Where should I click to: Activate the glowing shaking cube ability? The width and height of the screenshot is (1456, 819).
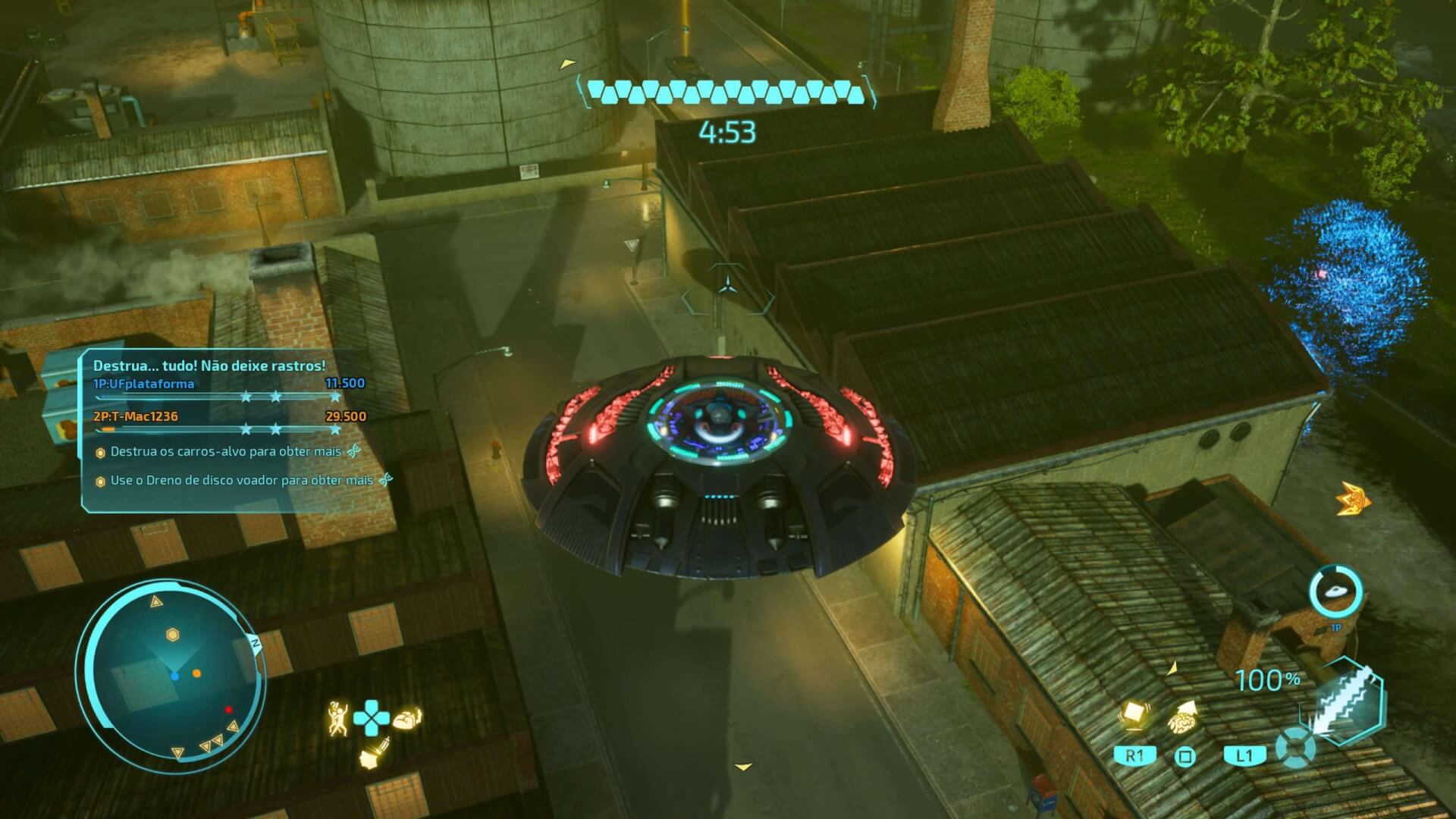click(1134, 714)
